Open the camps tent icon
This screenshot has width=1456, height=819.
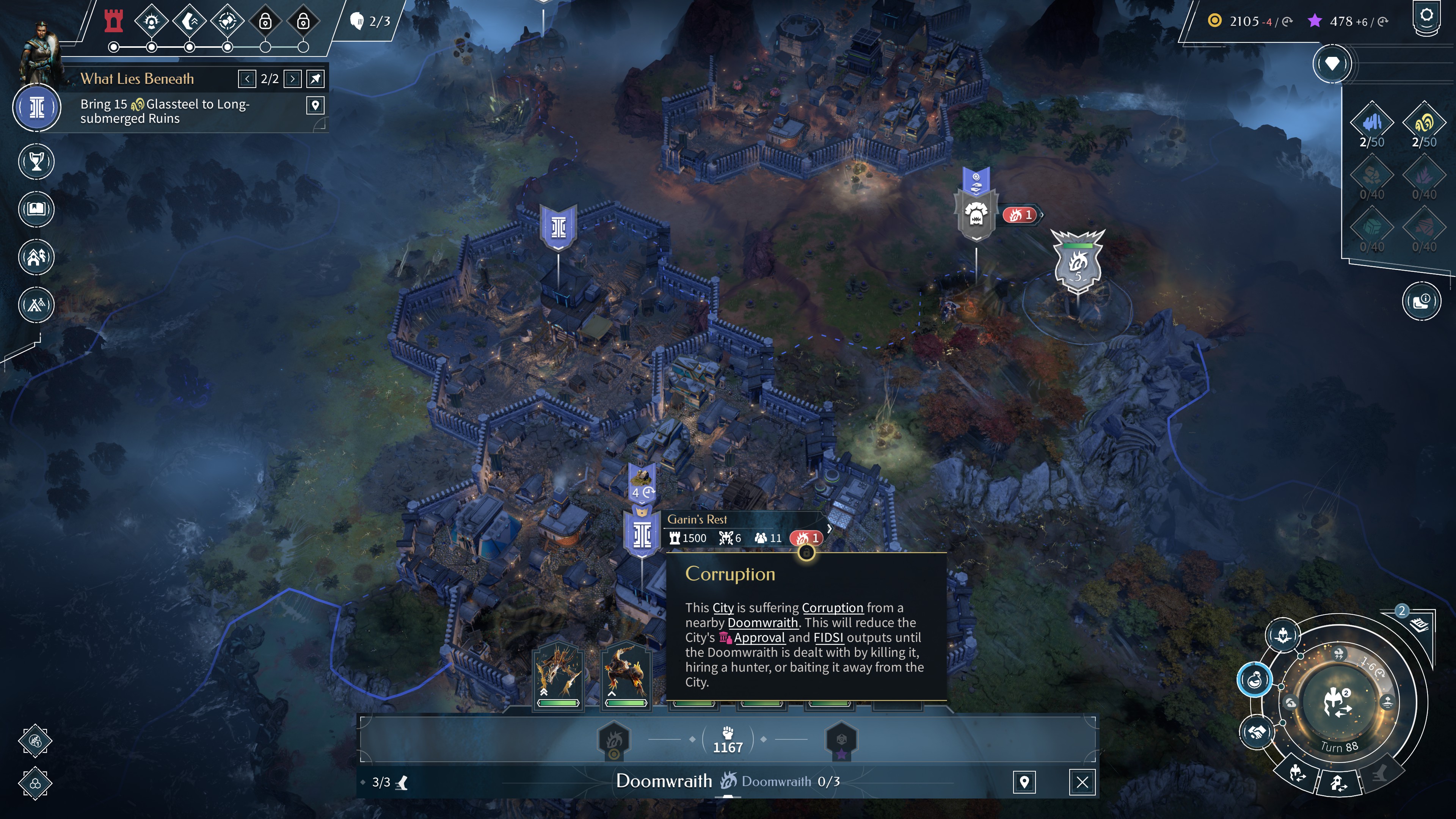(x=36, y=305)
